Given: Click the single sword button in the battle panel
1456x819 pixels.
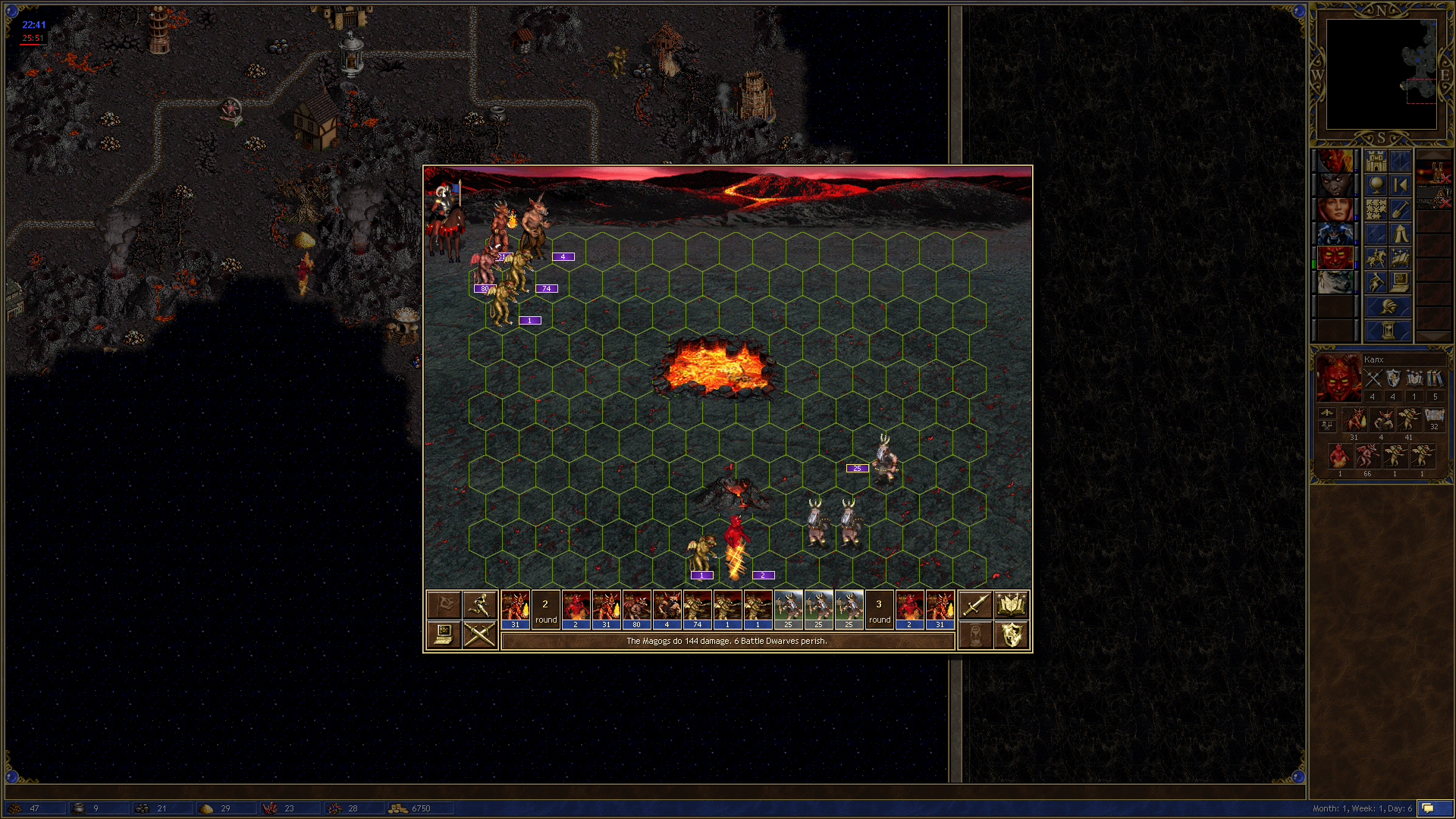Looking at the screenshot, I should click(974, 605).
